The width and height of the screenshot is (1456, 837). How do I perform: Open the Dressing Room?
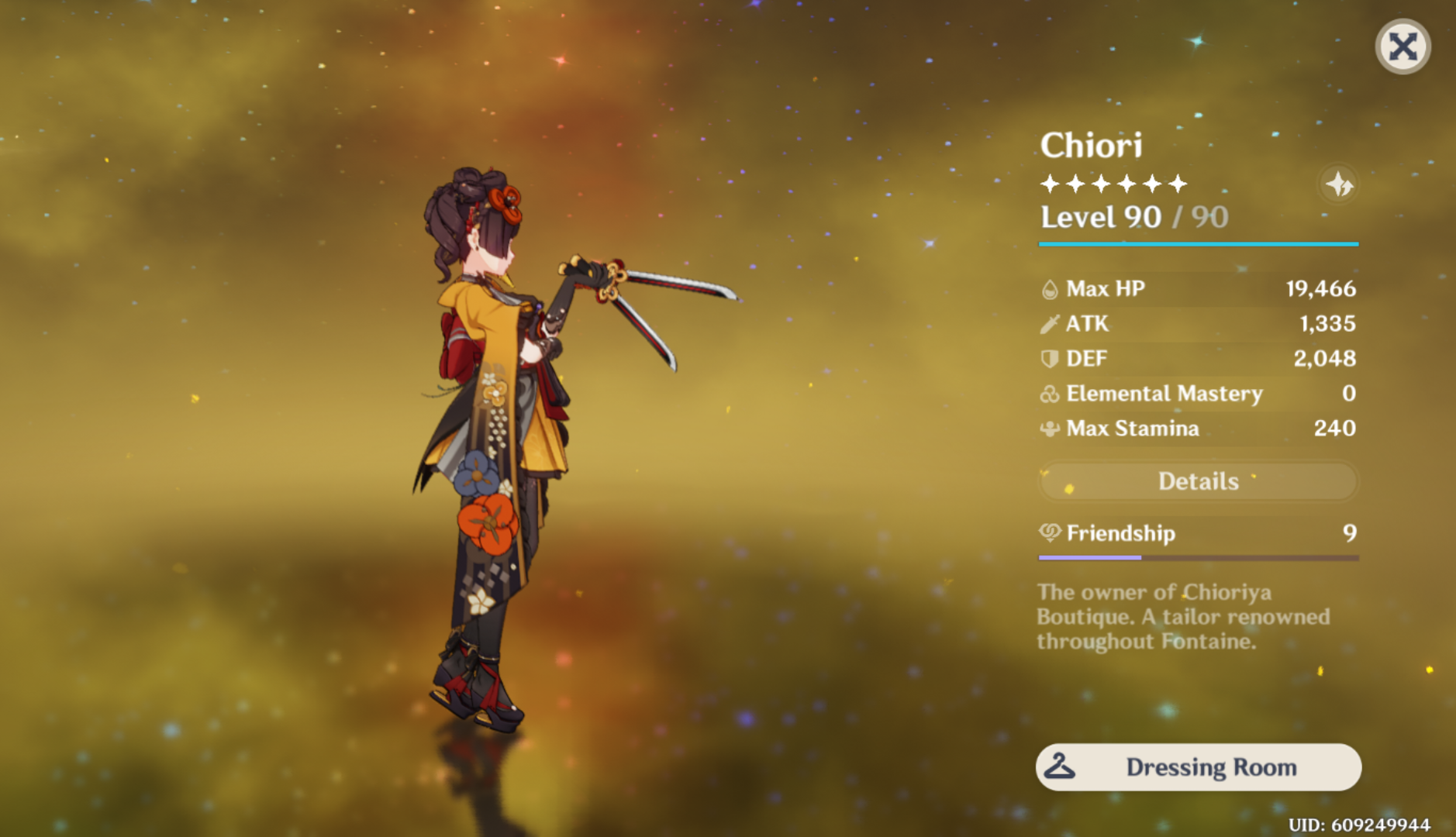[1198, 766]
